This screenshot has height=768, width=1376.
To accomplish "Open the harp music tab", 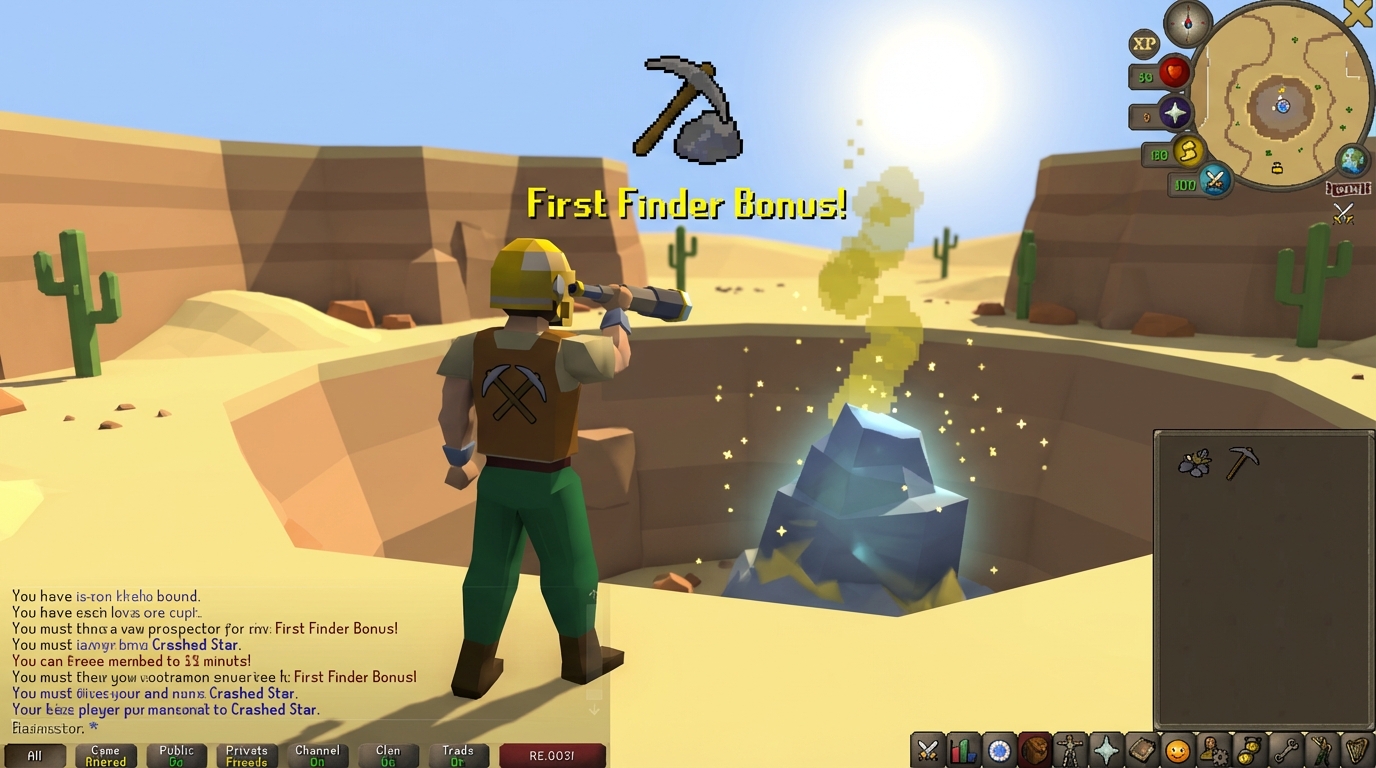I will click(x=1357, y=749).
